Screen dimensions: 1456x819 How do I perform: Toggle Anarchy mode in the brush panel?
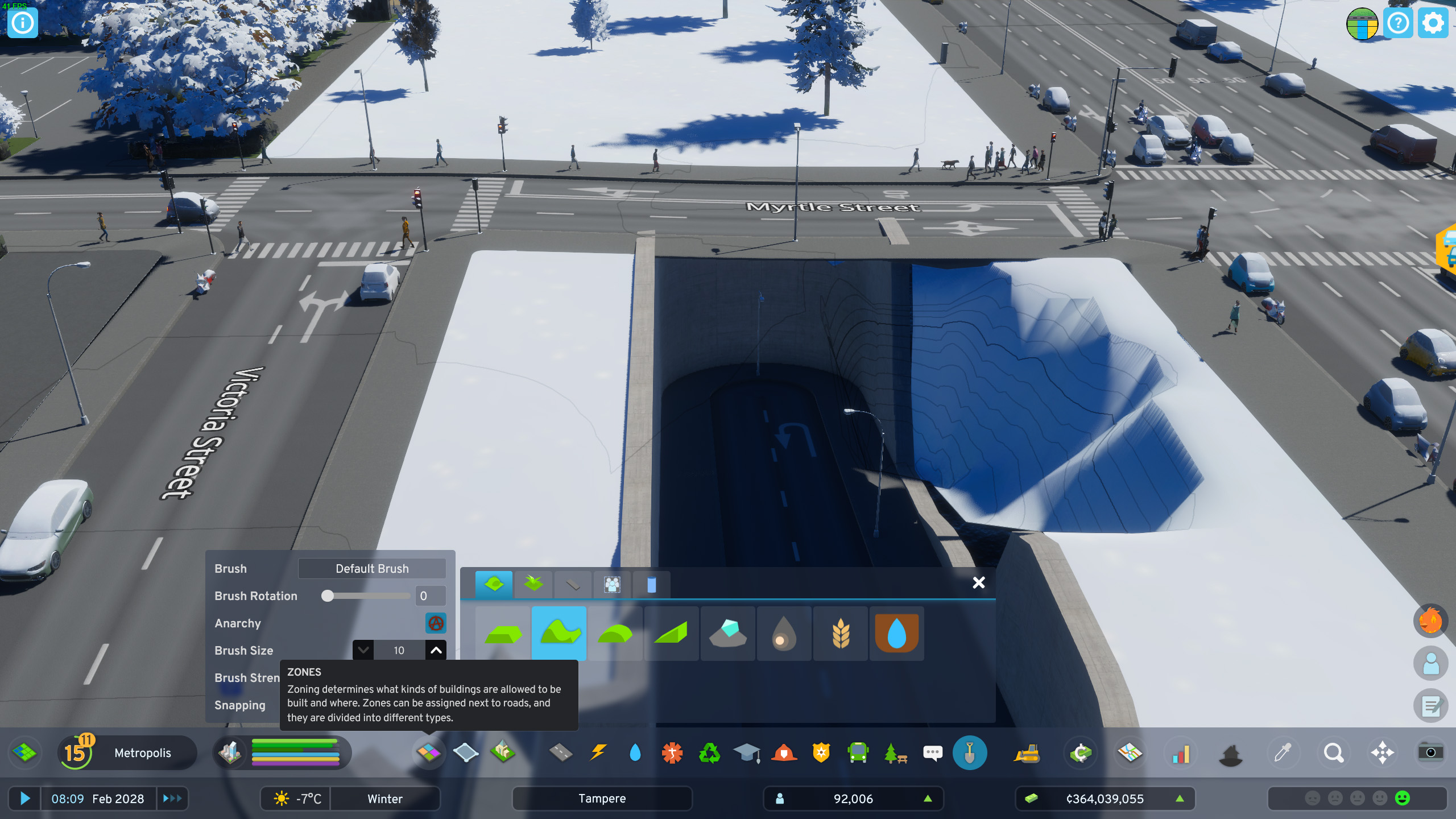click(x=436, y=623)
